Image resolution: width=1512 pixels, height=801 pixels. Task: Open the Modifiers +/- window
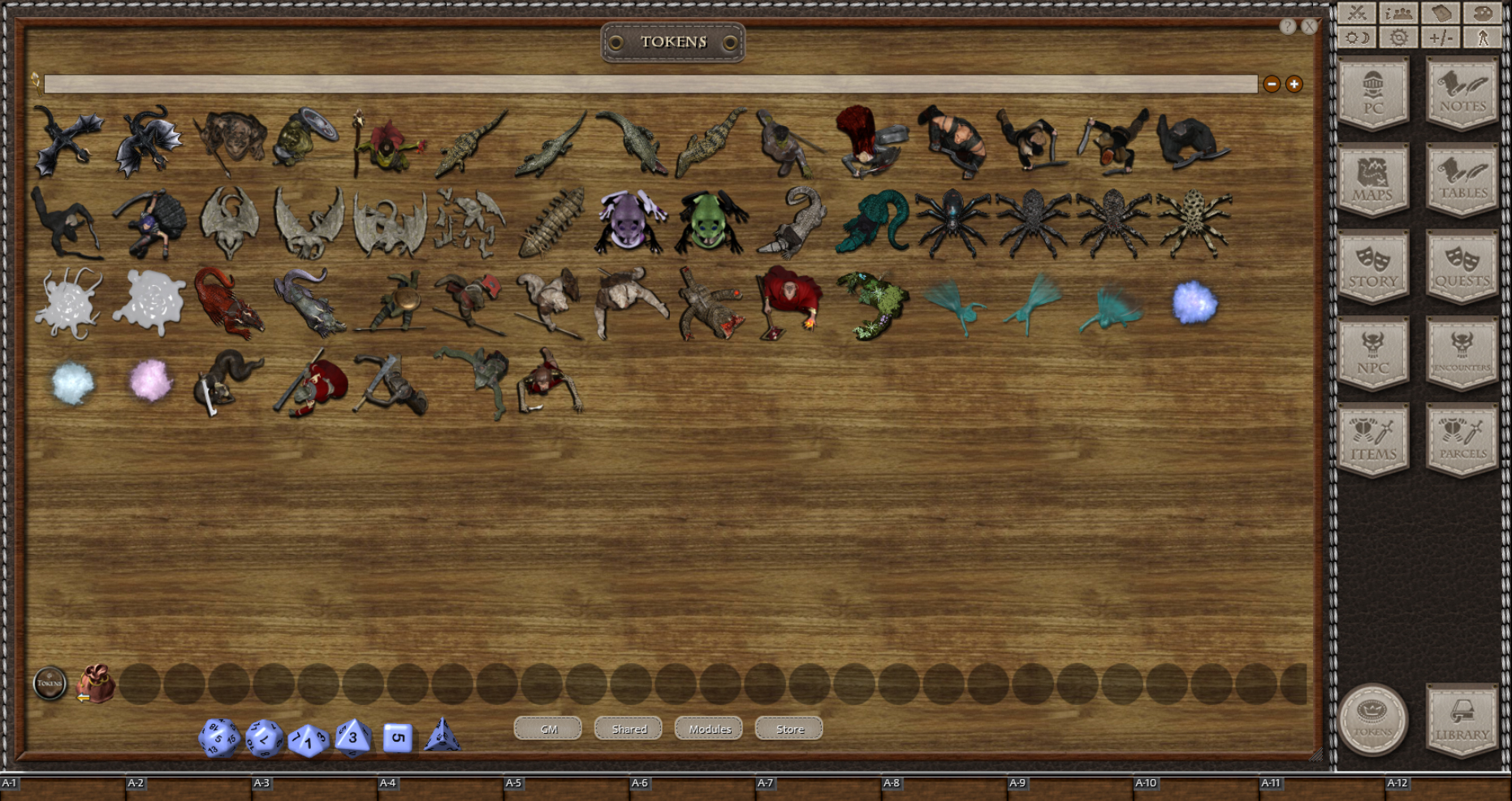point(1441,37)
